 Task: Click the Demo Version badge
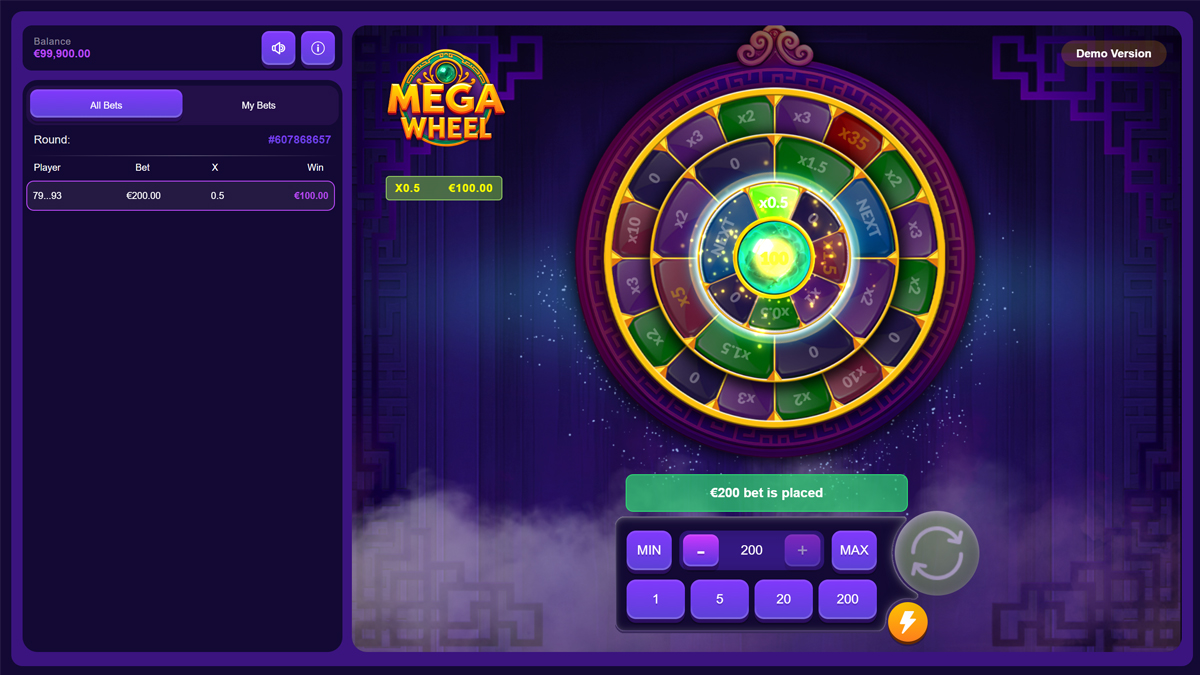[x=1113, y=54]
